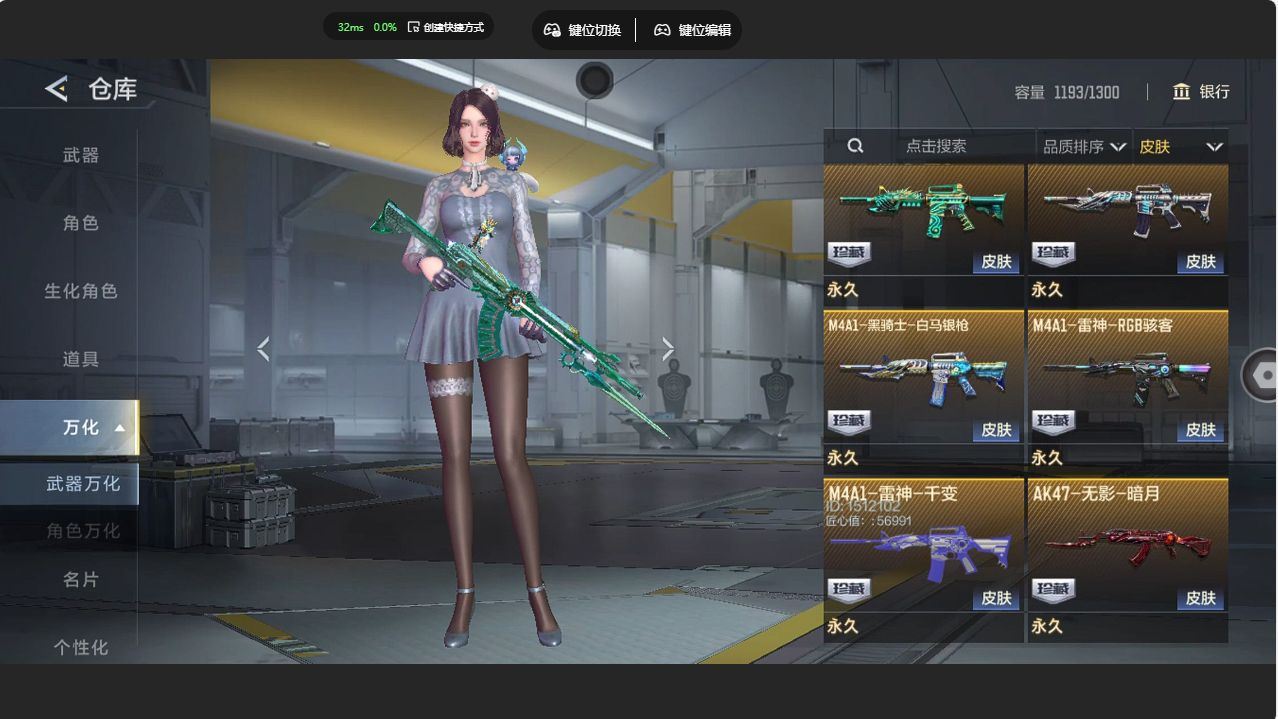Open the 武器 category

pyautogui.click(x=81, y=155)
